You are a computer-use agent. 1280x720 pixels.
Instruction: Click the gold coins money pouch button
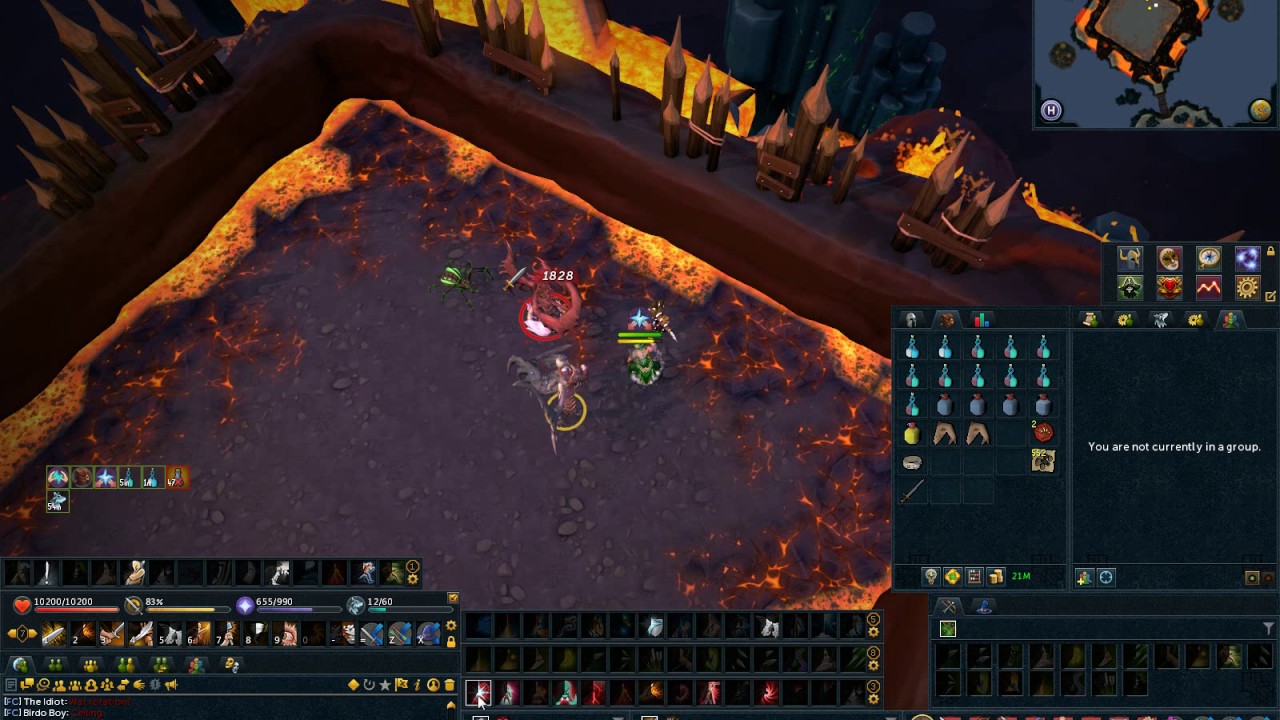tap(996, 577)
